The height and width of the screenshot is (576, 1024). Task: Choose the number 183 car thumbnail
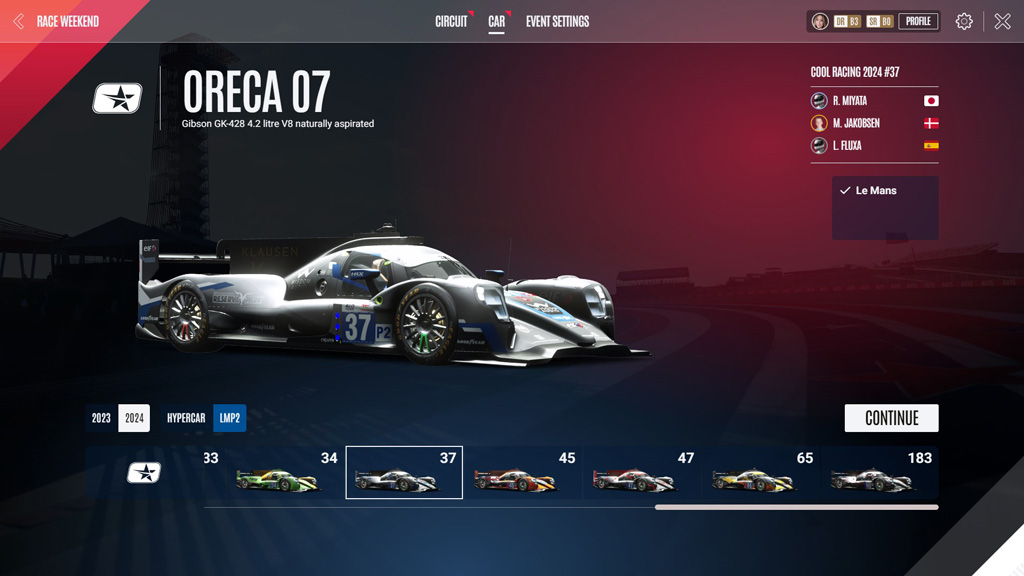[880, 473]
